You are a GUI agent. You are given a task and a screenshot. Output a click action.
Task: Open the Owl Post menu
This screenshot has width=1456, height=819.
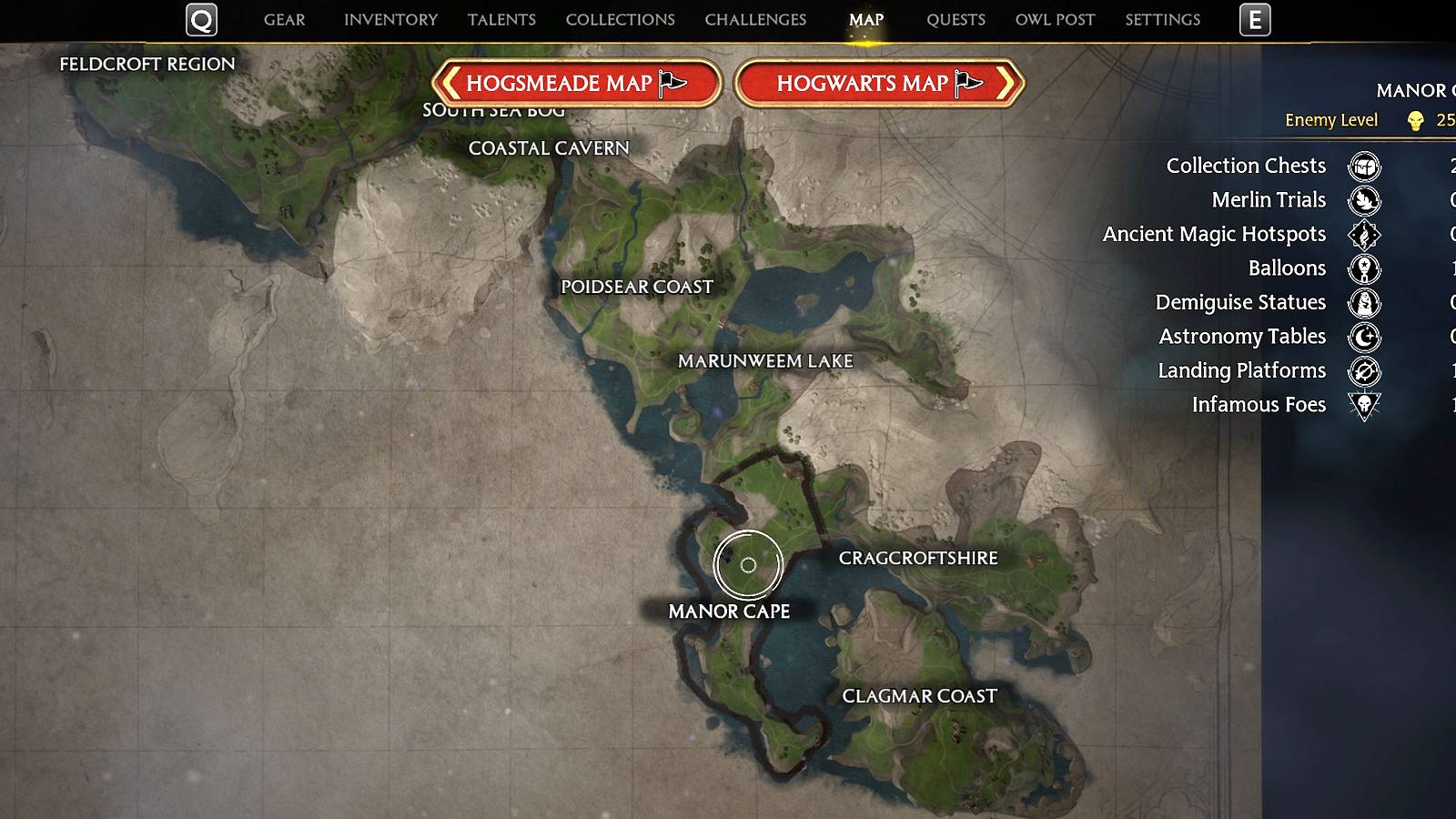click(x=1054, y=19)
